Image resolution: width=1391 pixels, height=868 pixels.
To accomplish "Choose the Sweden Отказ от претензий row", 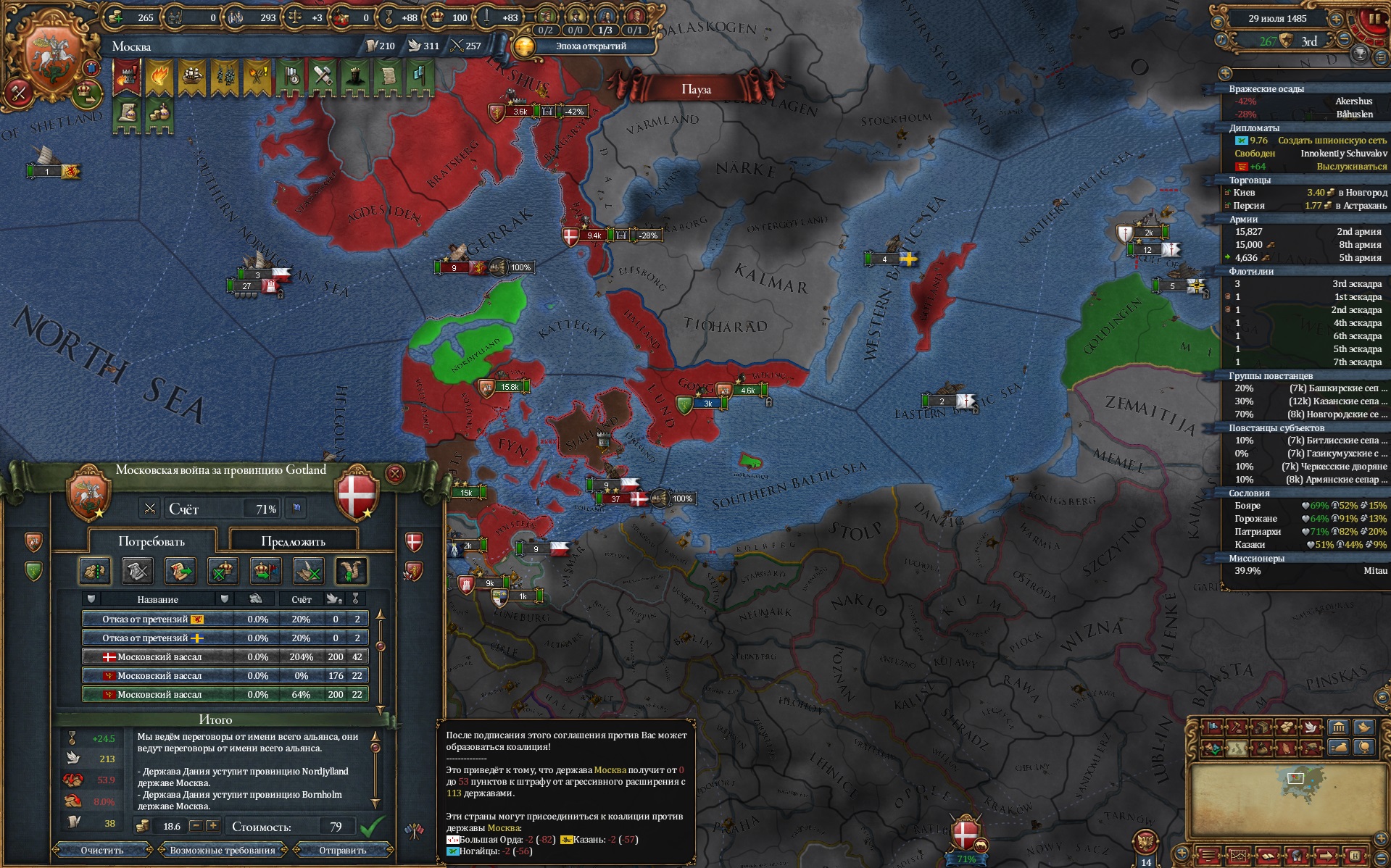I will tap(225, 638).
